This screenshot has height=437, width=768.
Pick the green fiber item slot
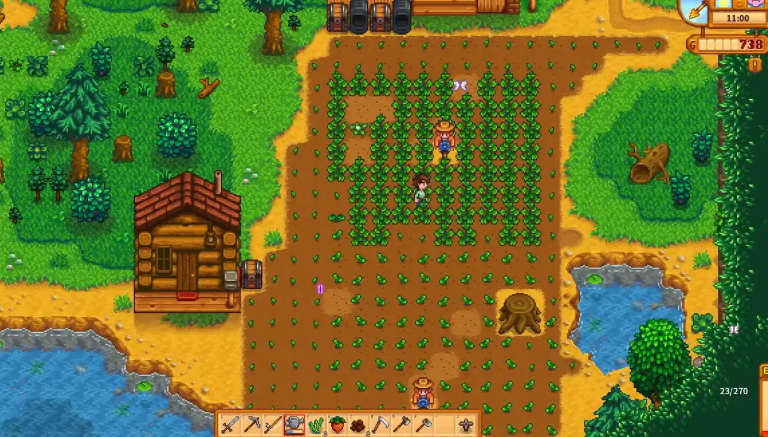(316, 425)
